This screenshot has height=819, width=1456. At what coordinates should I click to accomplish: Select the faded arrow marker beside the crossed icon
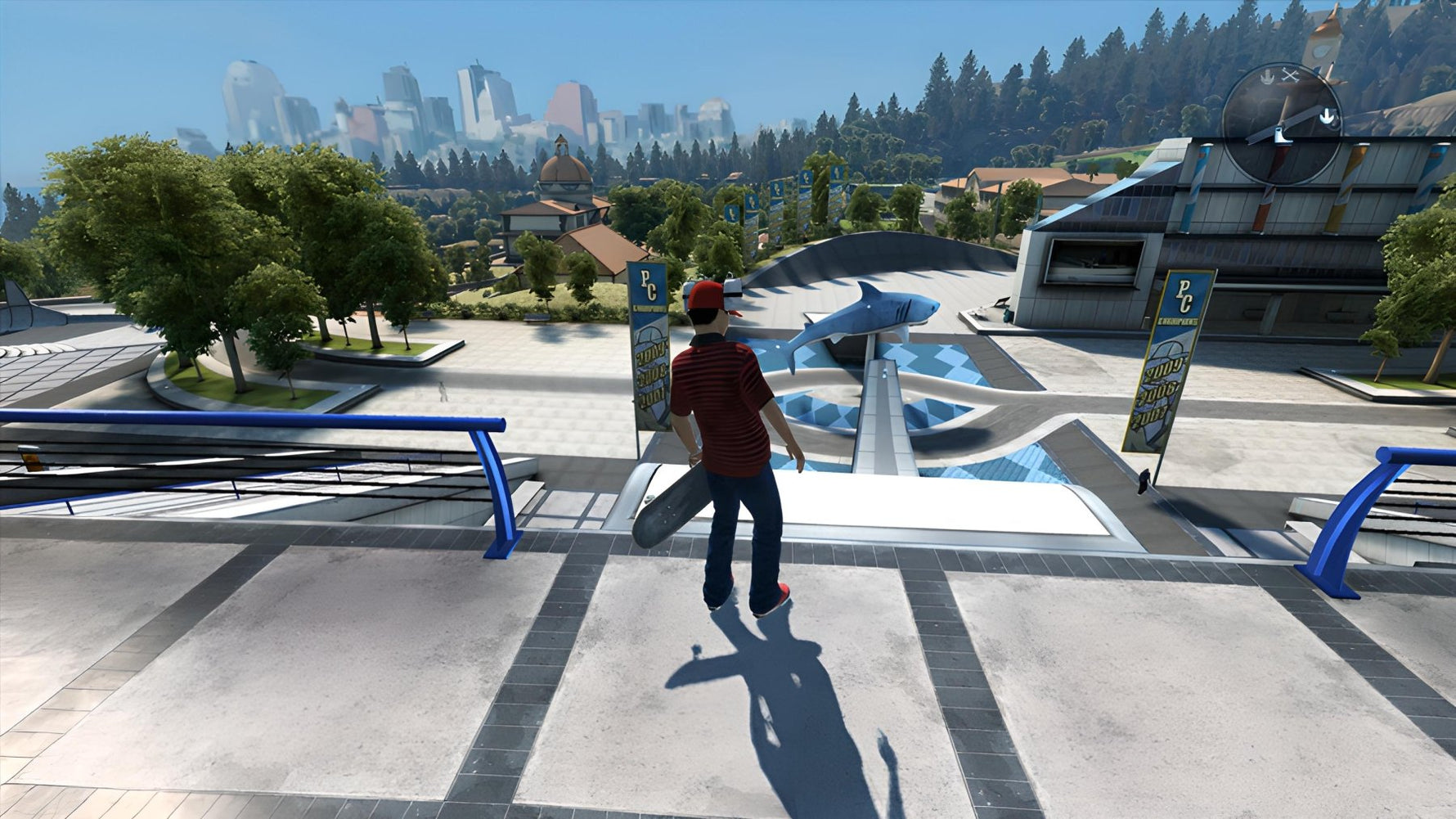pyautogui.click(x=1265, y=77)
